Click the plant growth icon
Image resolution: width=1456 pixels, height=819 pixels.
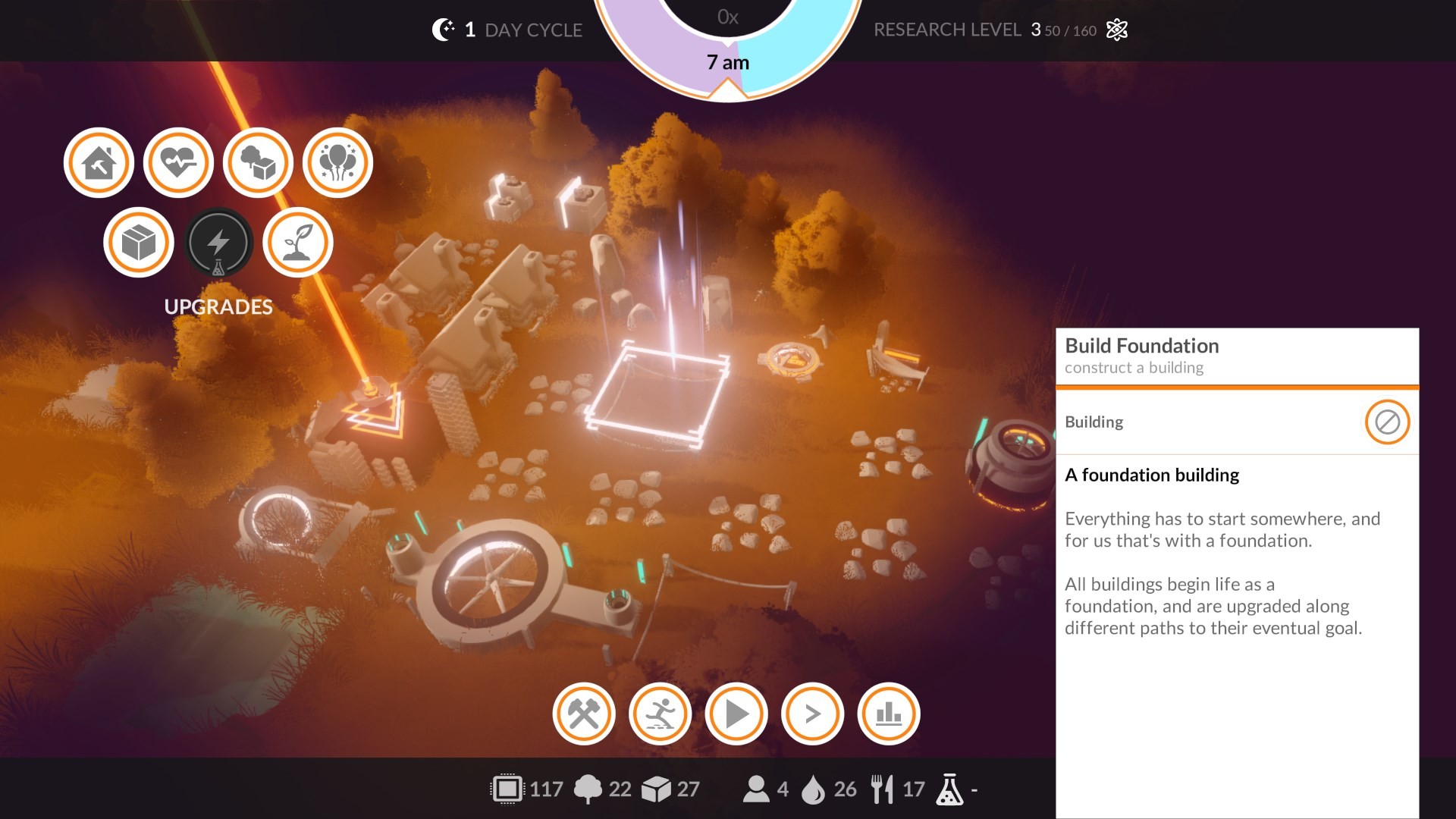tap(297, 242)
